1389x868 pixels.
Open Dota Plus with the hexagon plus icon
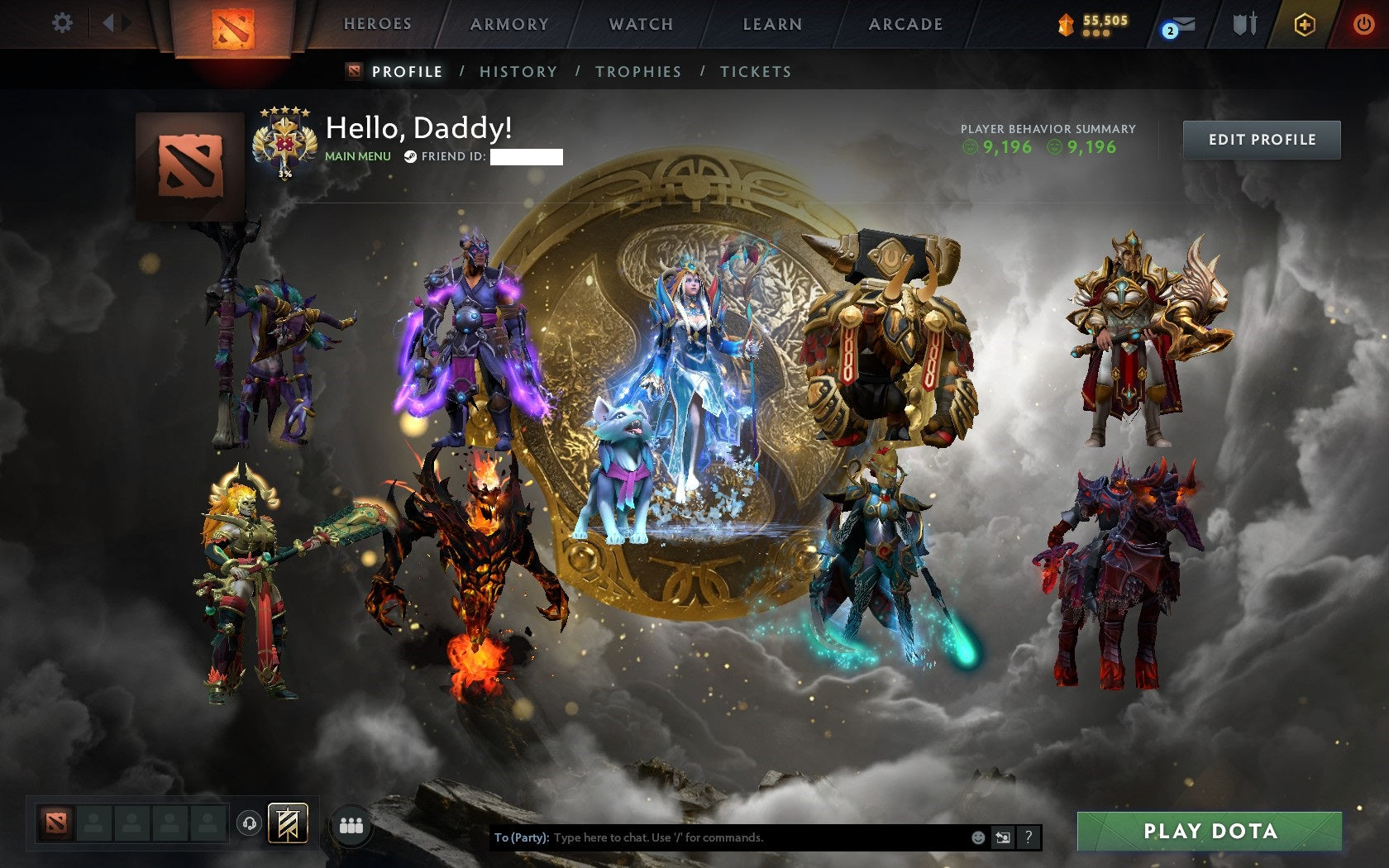click(1306, 23)
